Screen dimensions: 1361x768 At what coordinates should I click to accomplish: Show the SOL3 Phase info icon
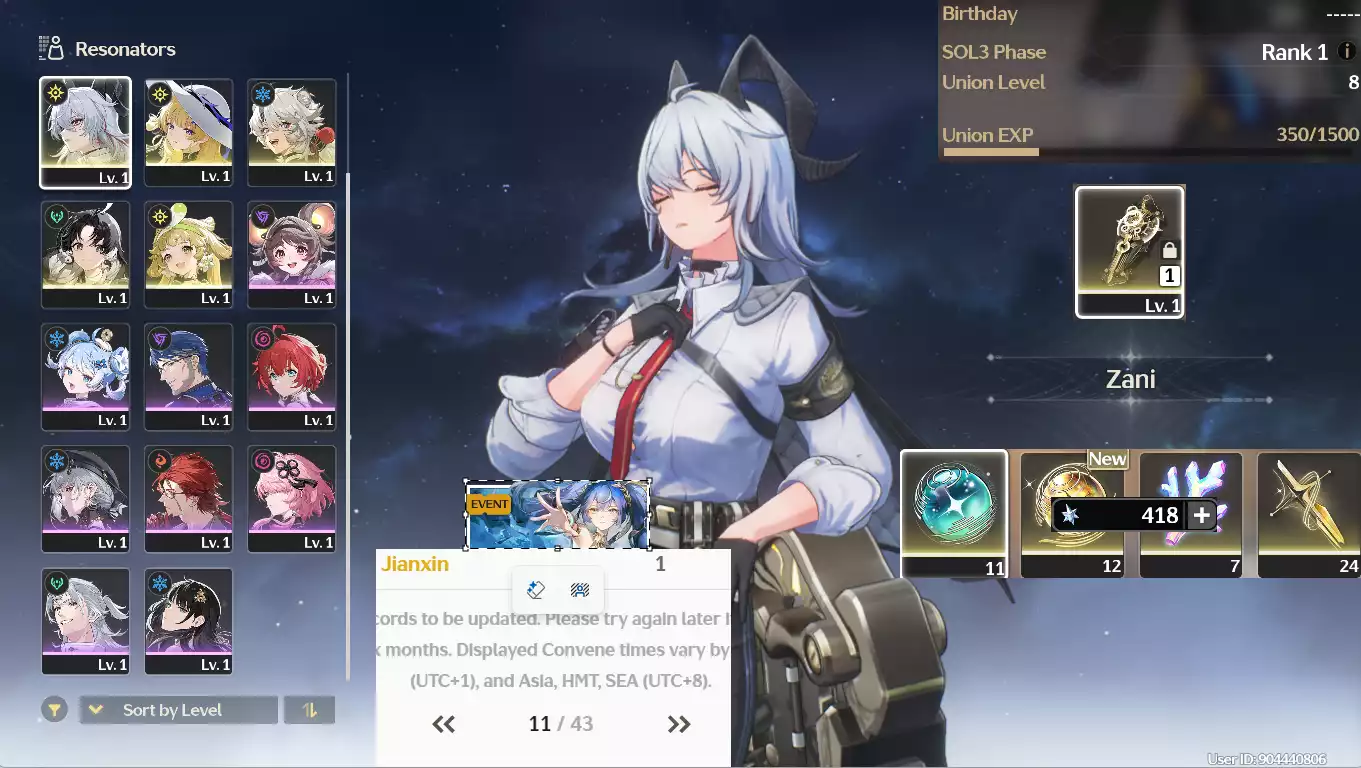1347,52
